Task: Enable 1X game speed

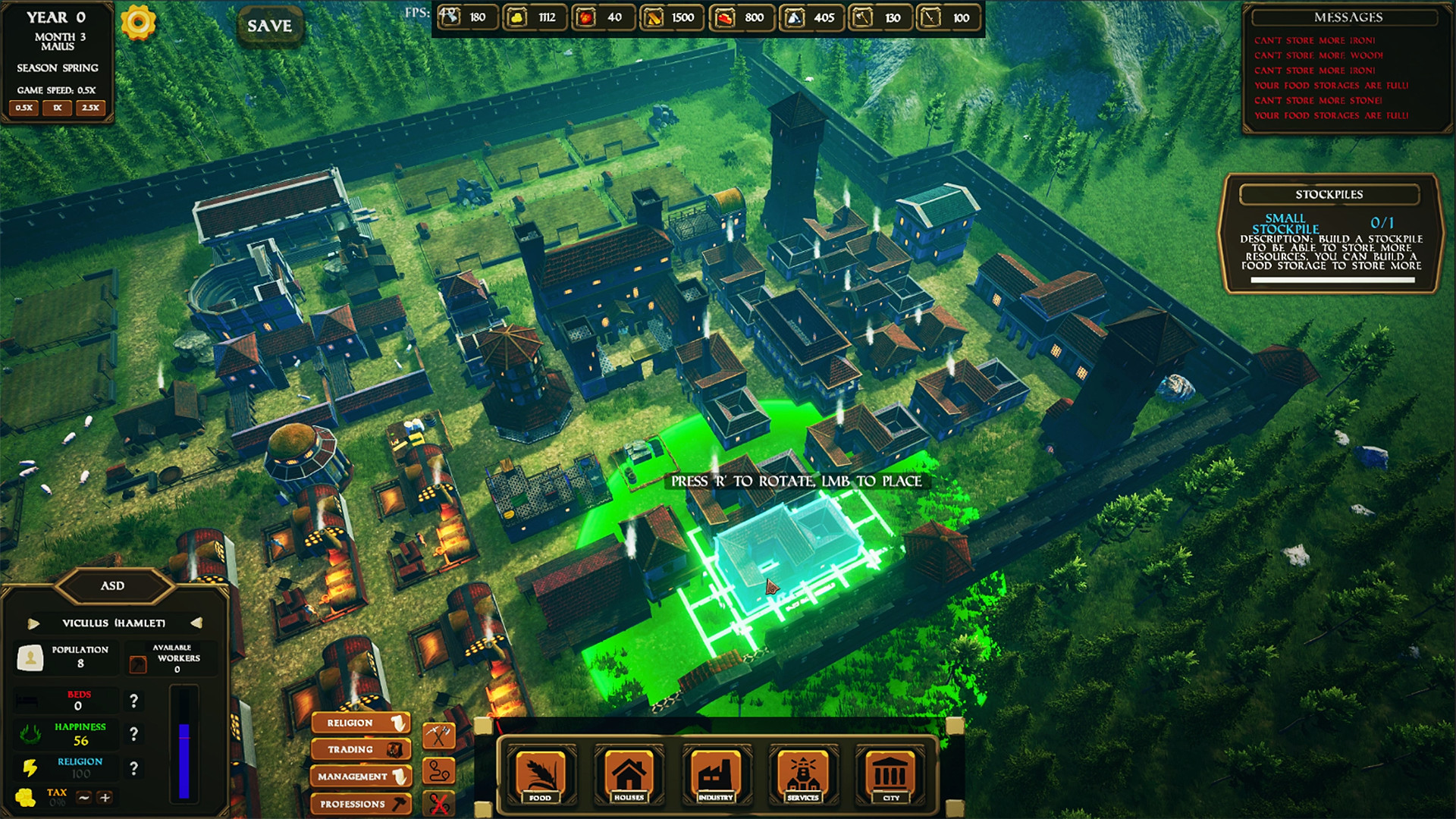Action: click(x=55, y=108)
